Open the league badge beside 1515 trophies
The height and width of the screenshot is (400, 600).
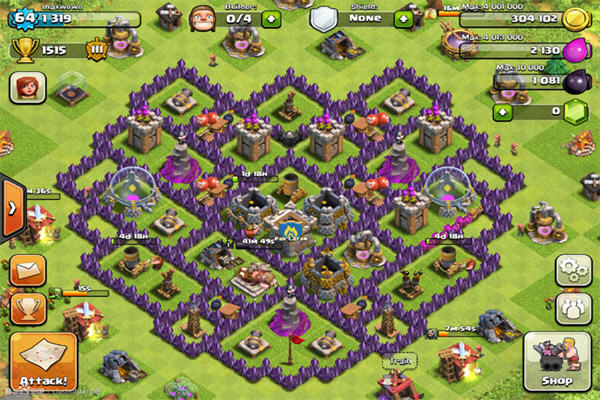(x=99, y=50)
